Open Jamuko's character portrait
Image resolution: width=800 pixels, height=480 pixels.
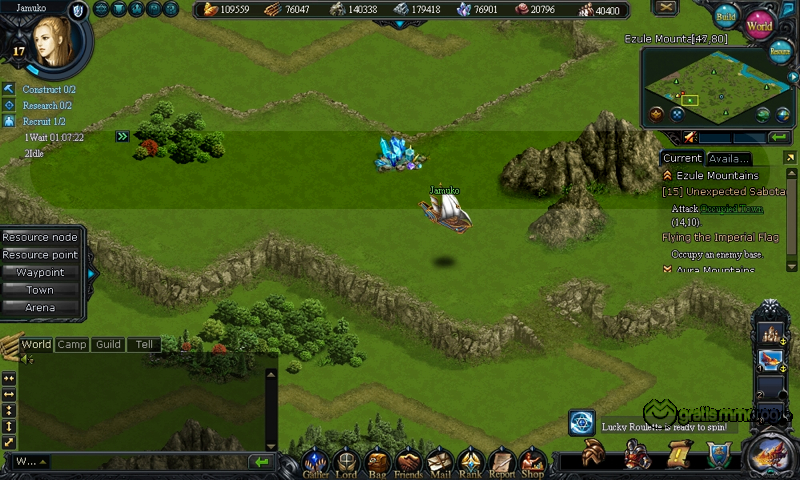(x=52, y=40)
